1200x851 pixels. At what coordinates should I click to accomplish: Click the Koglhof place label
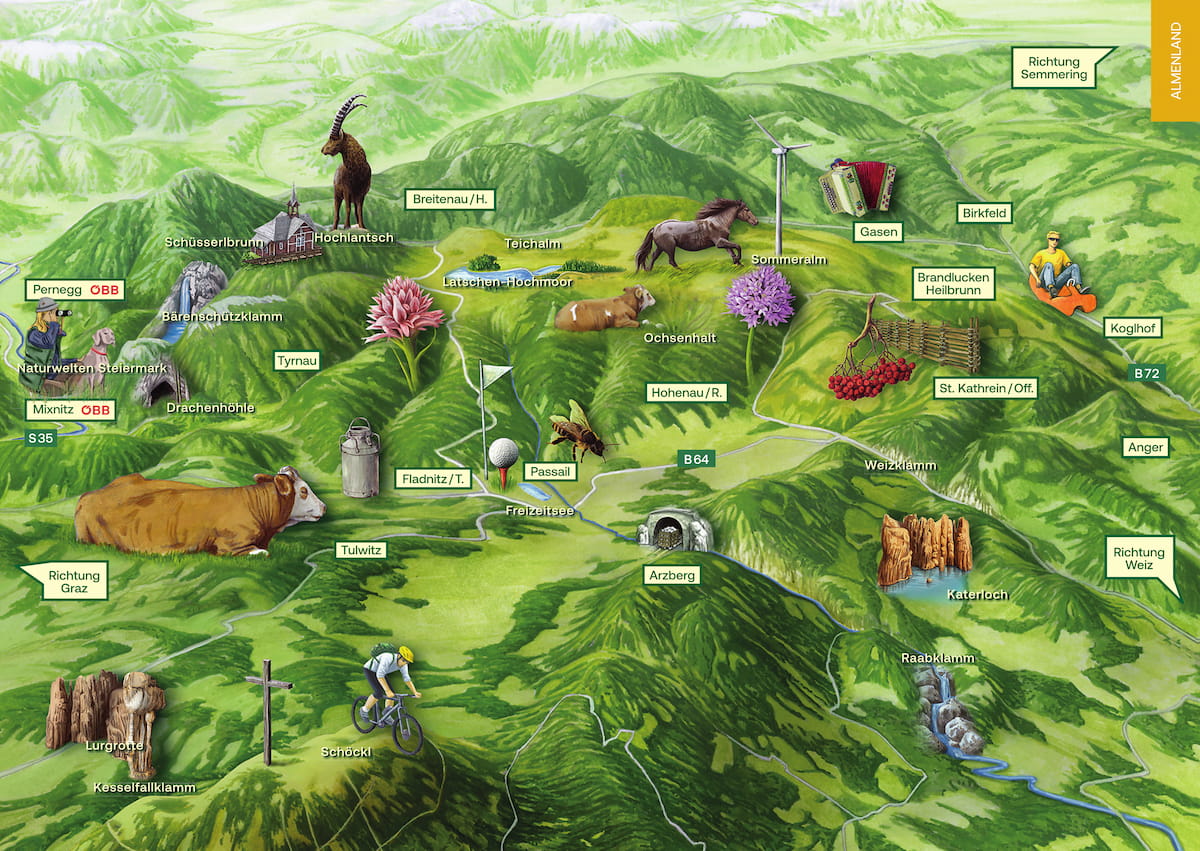coord(1134,328)
